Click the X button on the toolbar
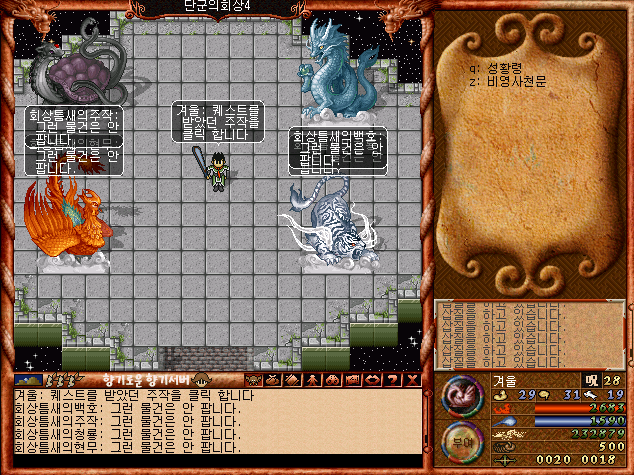The height and width of the screenshot is (475, 634). [410, 380]
